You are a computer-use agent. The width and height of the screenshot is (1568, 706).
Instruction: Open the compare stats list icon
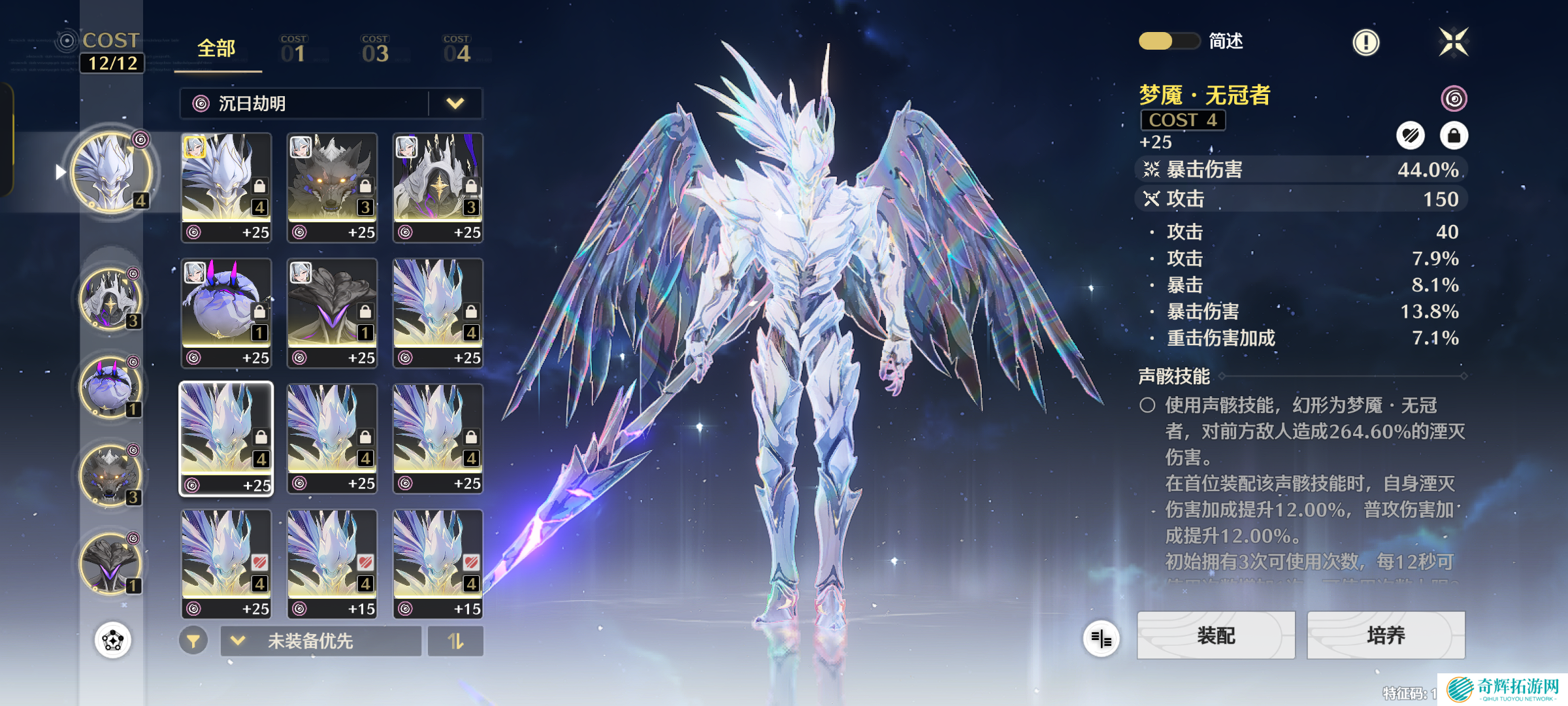(x=1101, y=639)
